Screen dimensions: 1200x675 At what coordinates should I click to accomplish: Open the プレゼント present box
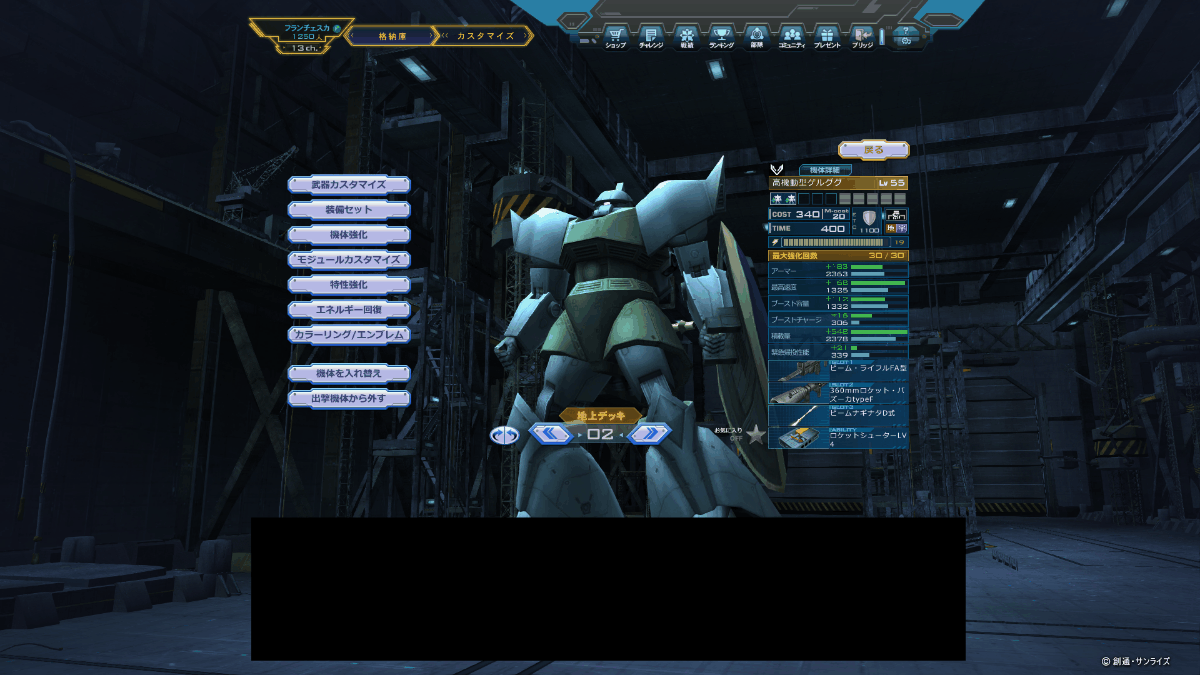pyautogui.click(x=827, y=38)
